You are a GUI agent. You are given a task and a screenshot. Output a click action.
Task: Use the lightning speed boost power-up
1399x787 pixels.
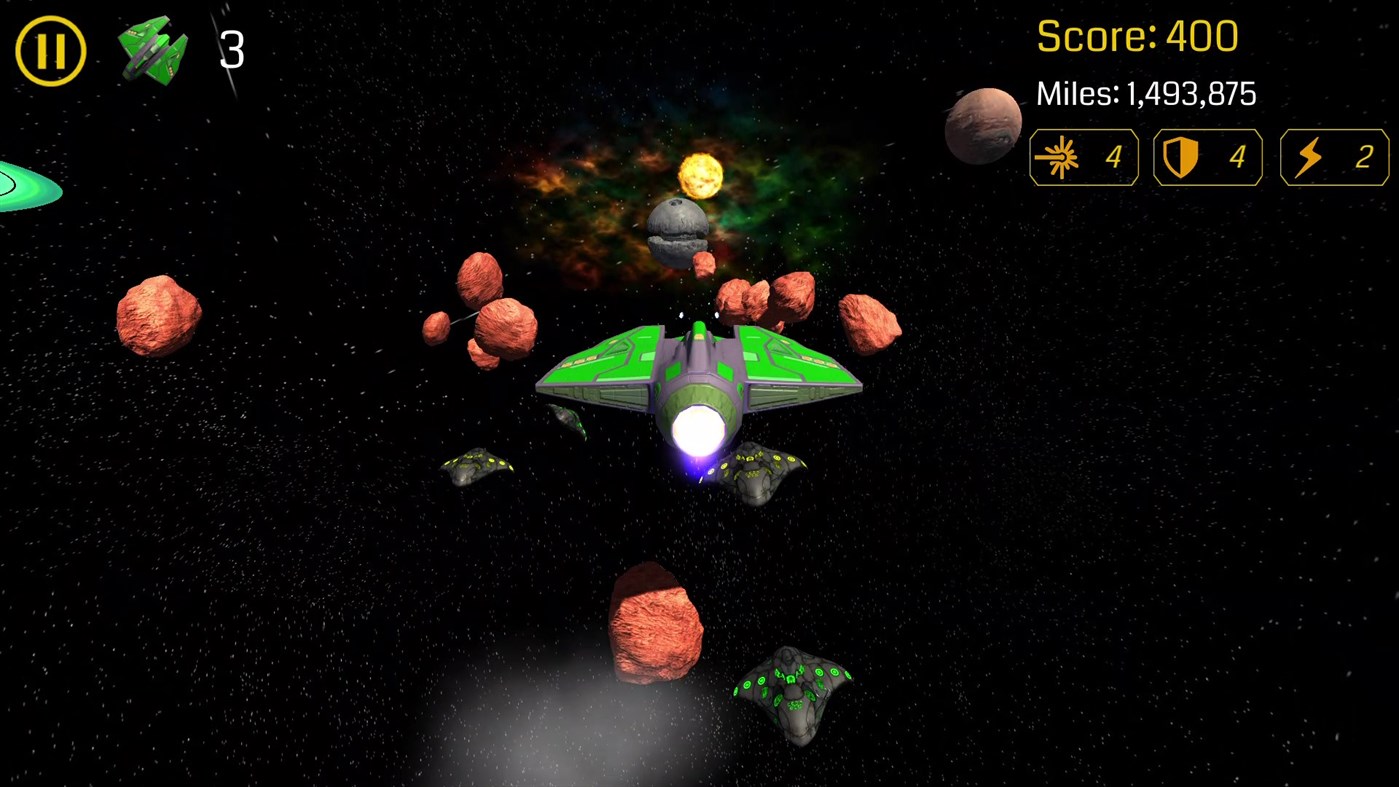pos(1334,157)
